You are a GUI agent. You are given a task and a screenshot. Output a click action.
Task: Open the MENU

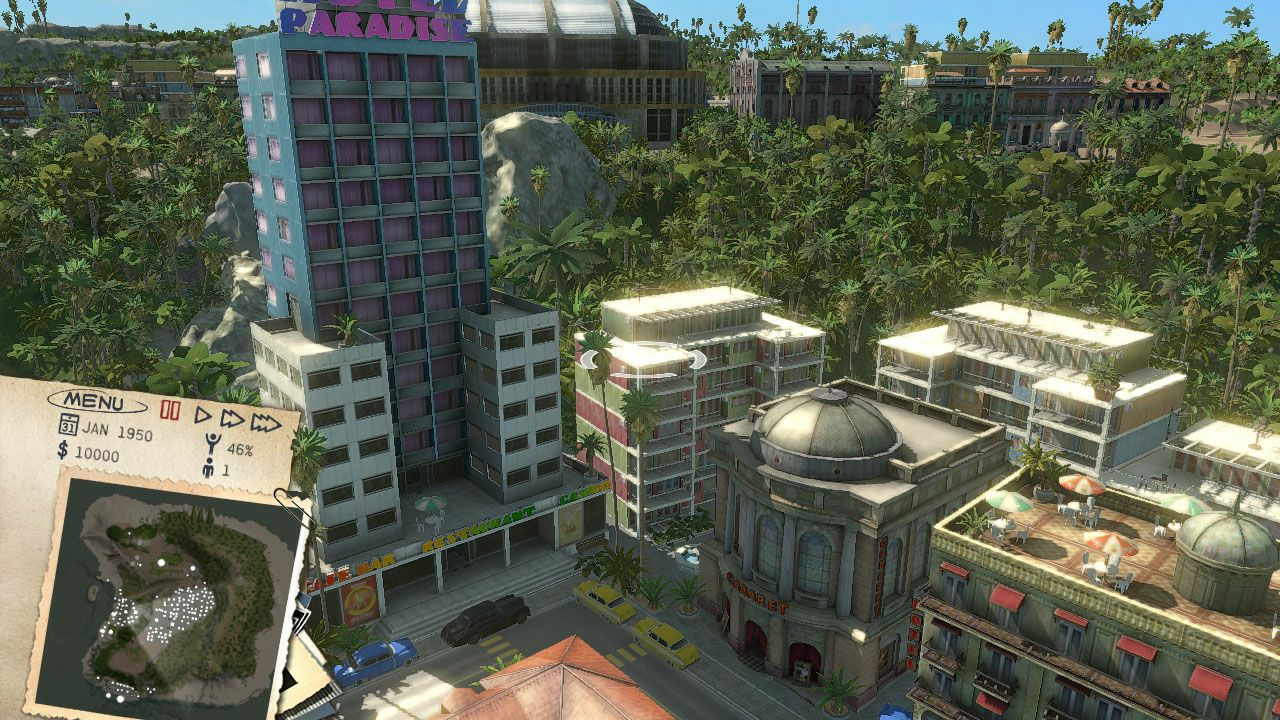[x=93, y=402]
